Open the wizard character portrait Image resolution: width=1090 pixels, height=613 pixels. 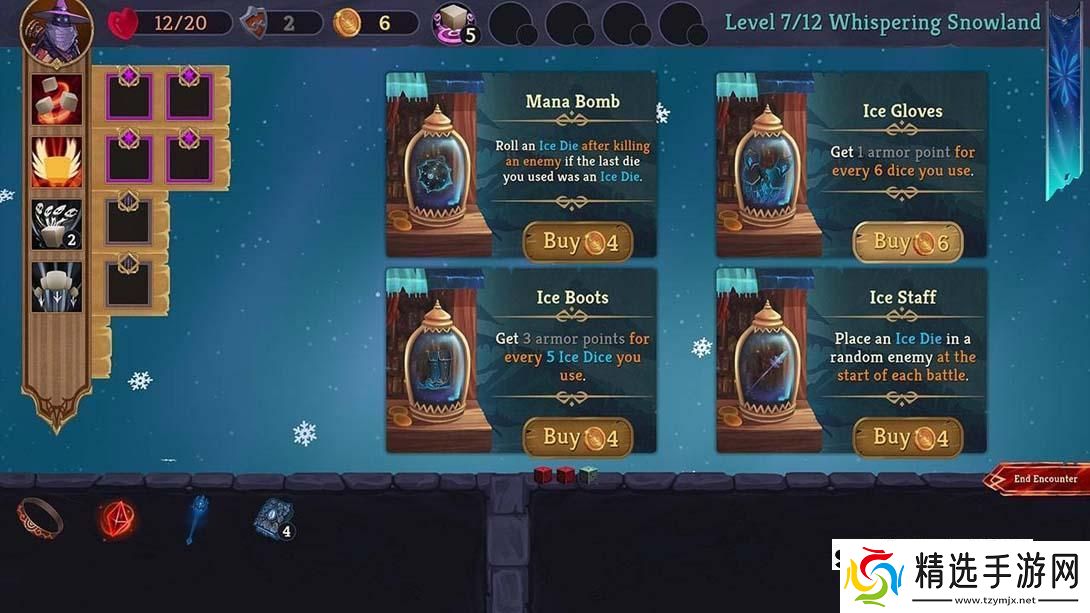click(x=57, y=28)
